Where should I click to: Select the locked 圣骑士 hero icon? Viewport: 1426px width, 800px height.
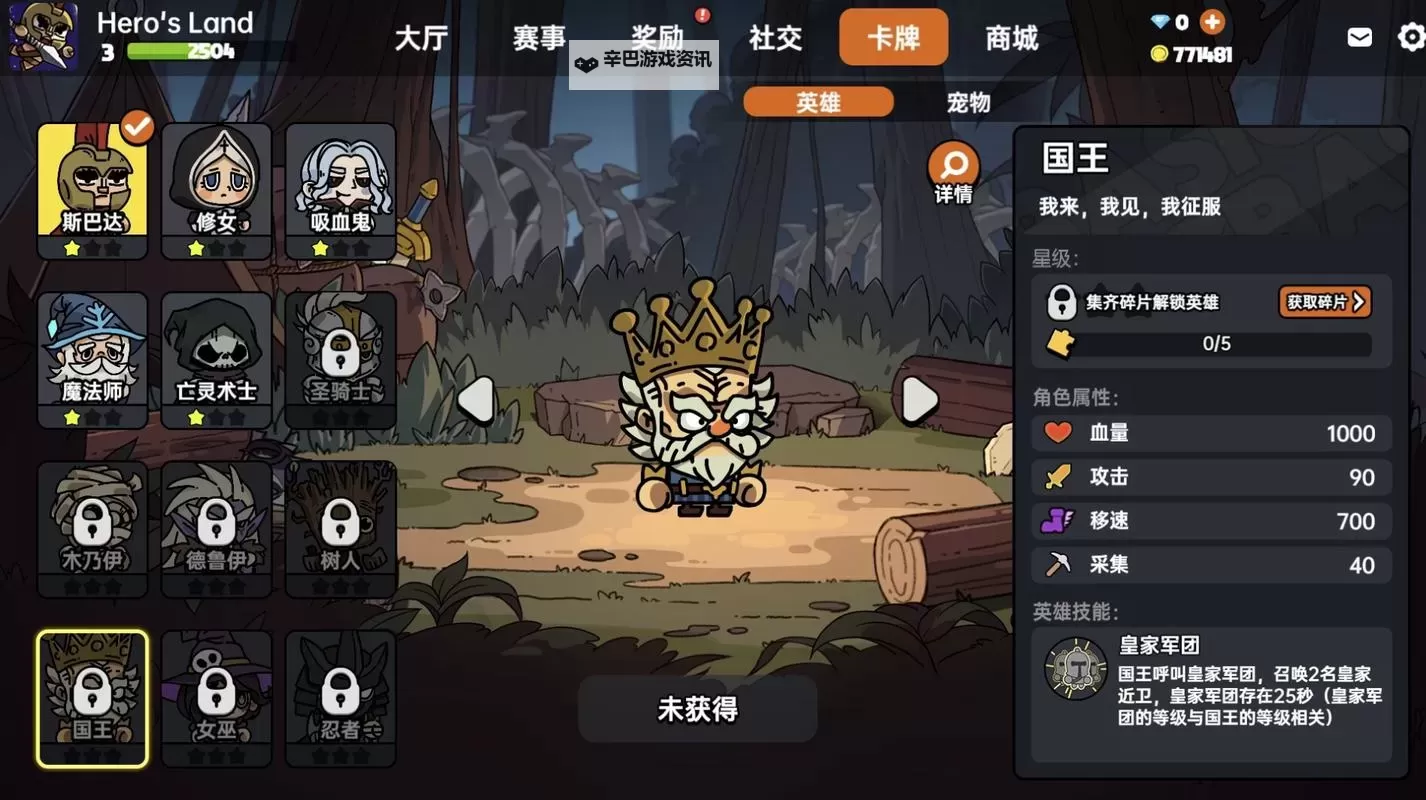340,358
